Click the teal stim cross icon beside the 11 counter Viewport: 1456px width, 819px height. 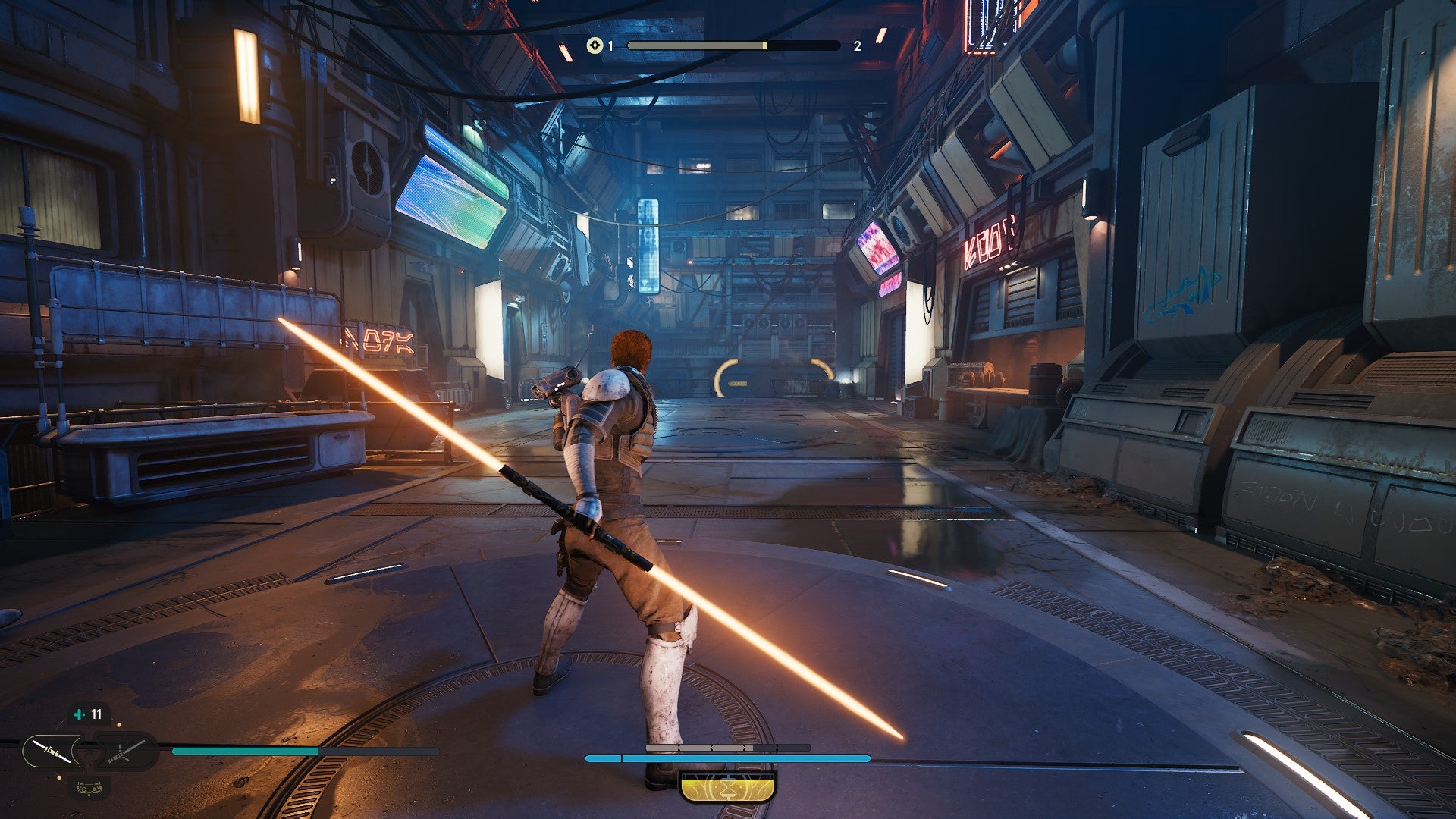pos(79,714)
